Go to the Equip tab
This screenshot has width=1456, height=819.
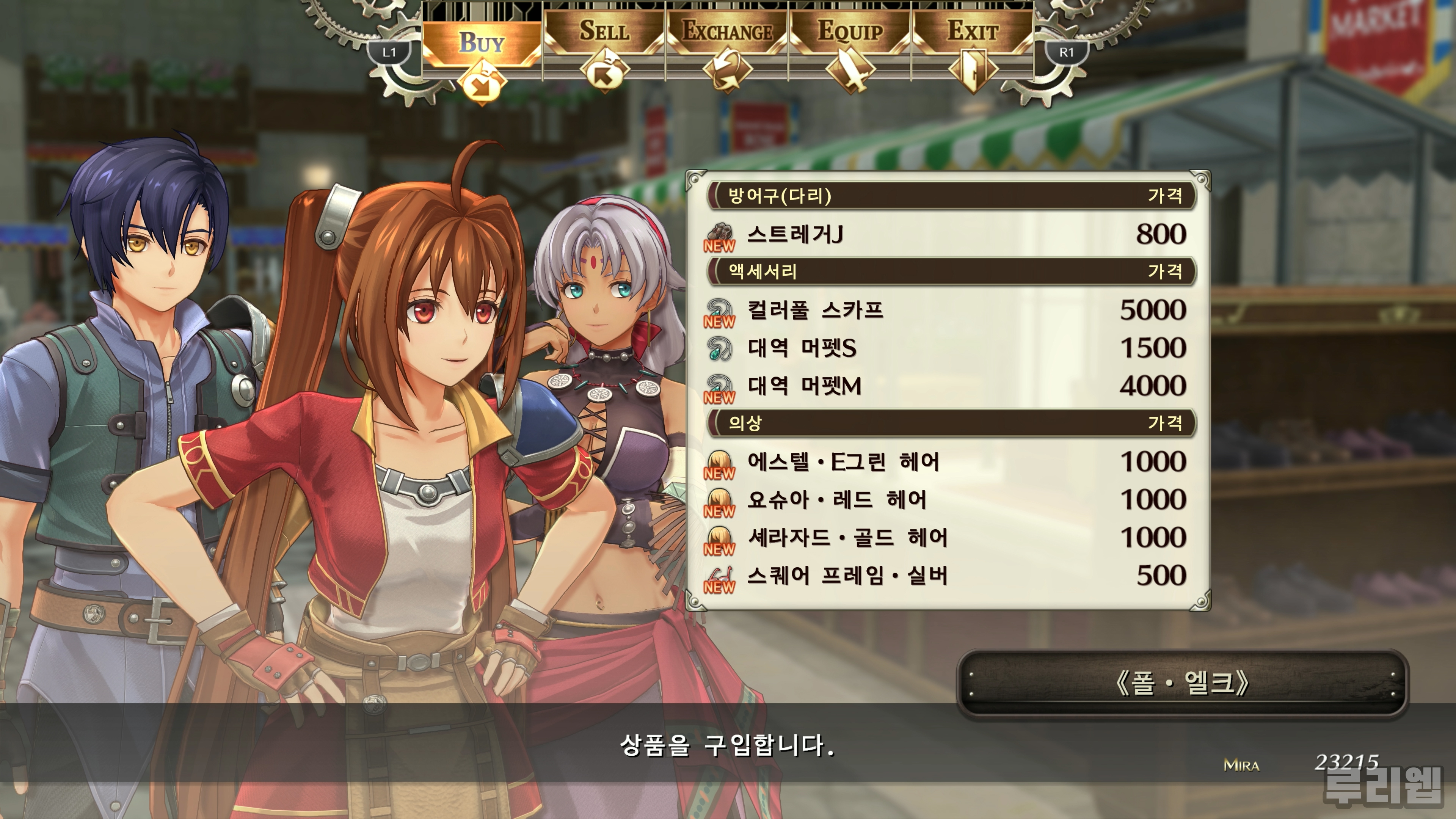[849, 31]
